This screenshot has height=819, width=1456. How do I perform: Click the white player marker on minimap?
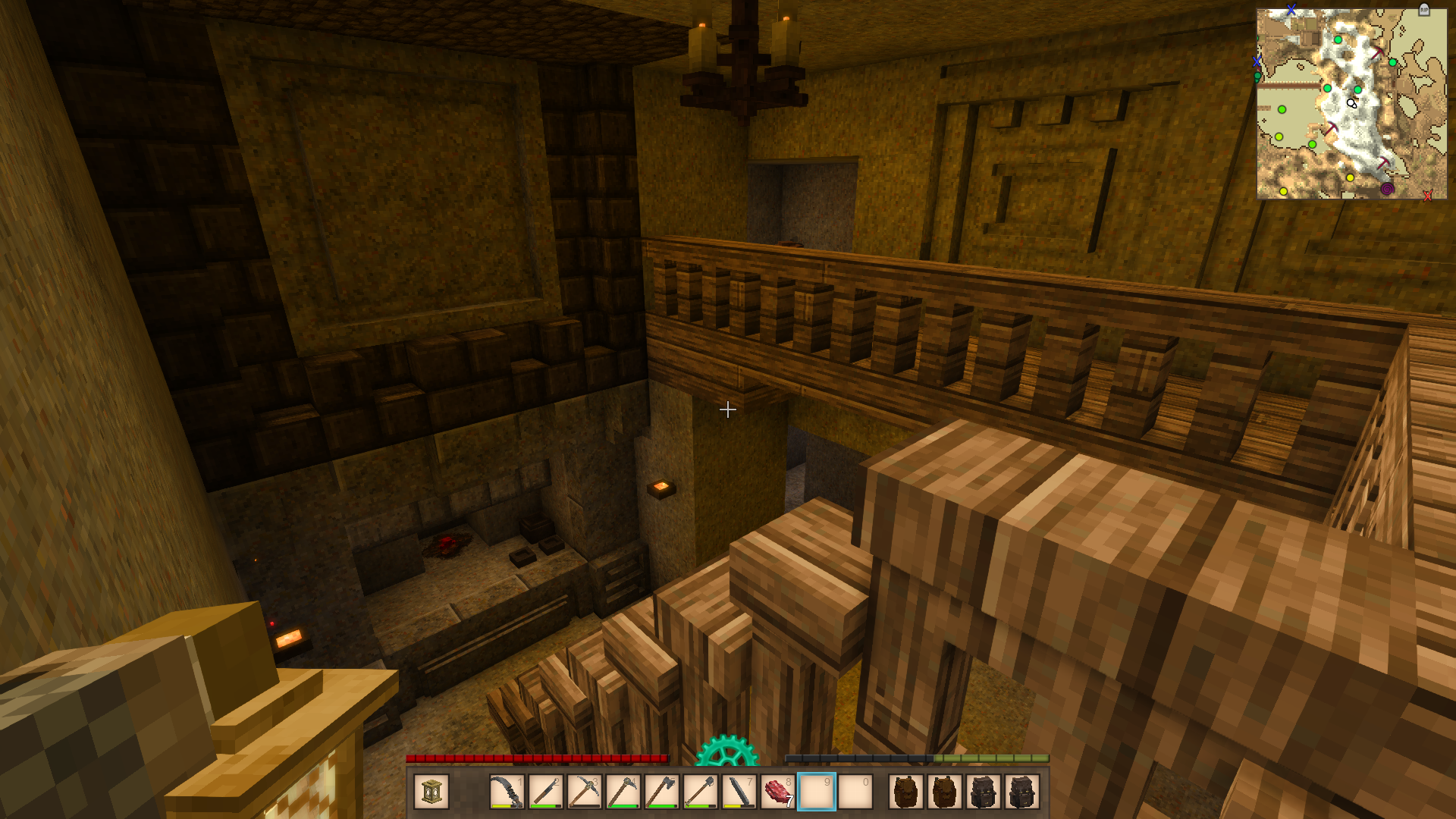pos(1351,103)
